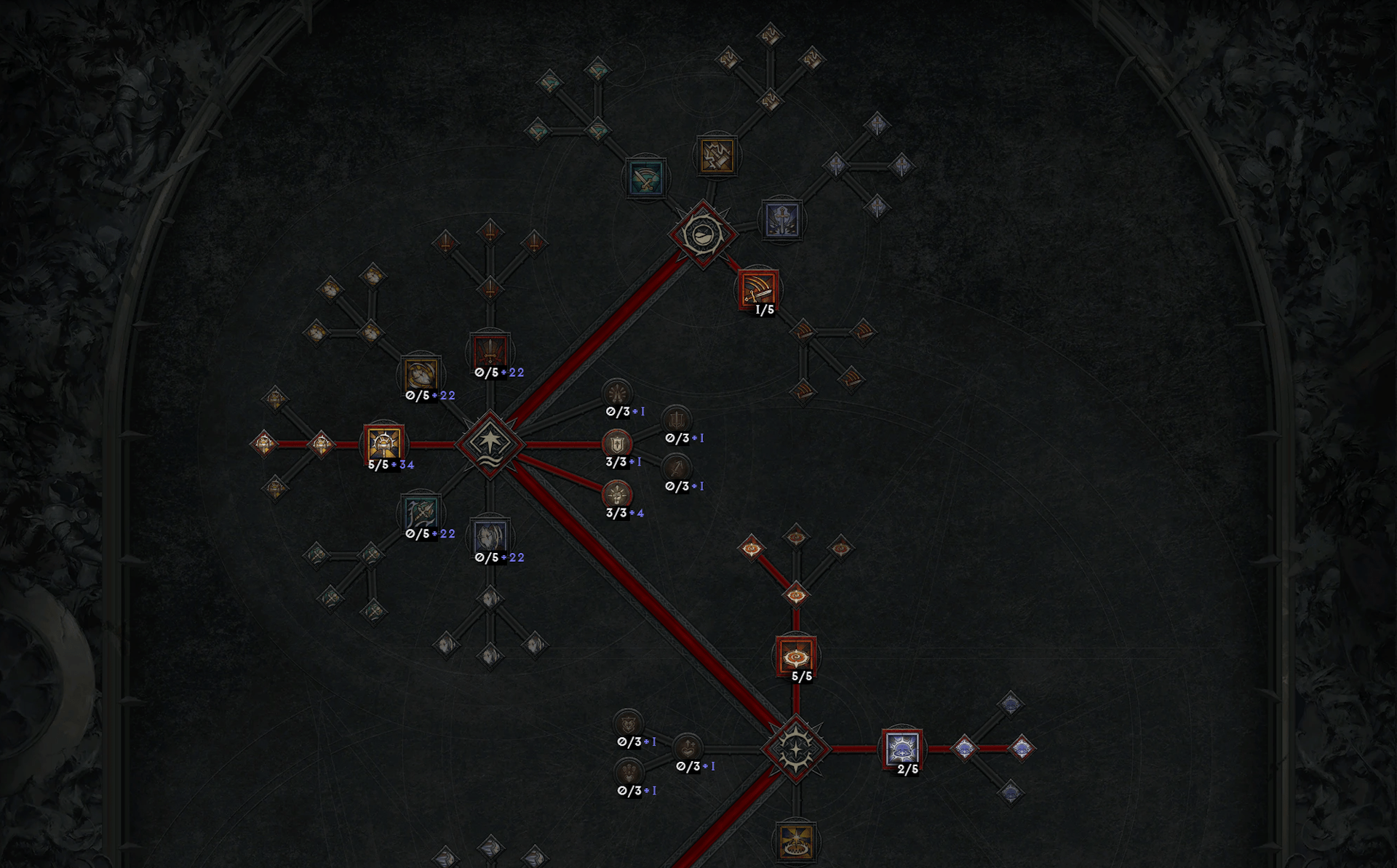Choose the blue downward sword skill node
Image resolution: width=1397 pixels, height=868 pixels.
pos(782,219)
